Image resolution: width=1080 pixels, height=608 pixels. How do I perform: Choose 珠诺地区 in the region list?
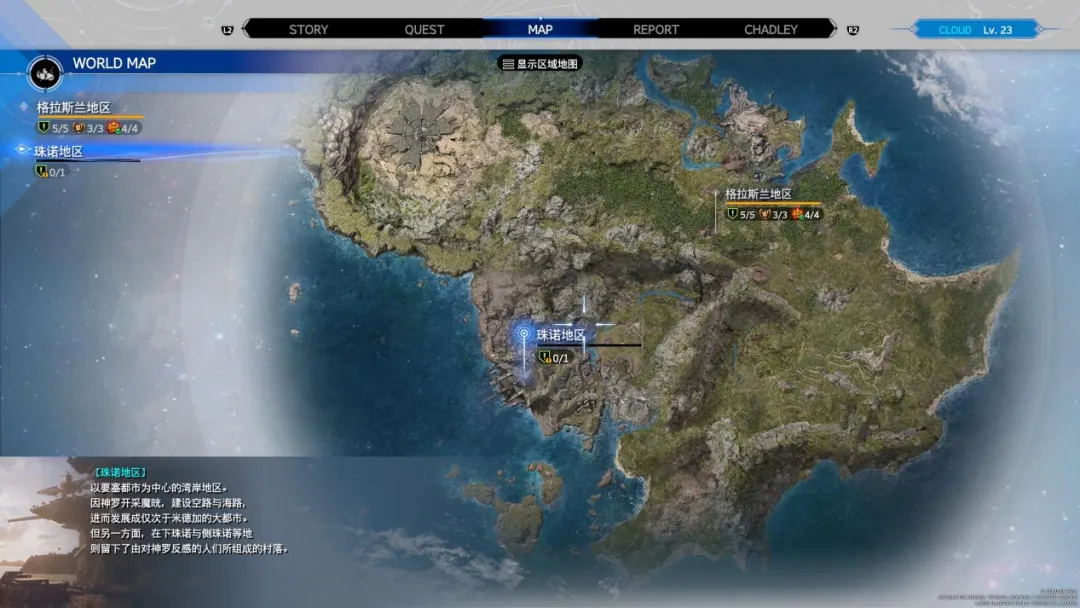click(59, 152)
